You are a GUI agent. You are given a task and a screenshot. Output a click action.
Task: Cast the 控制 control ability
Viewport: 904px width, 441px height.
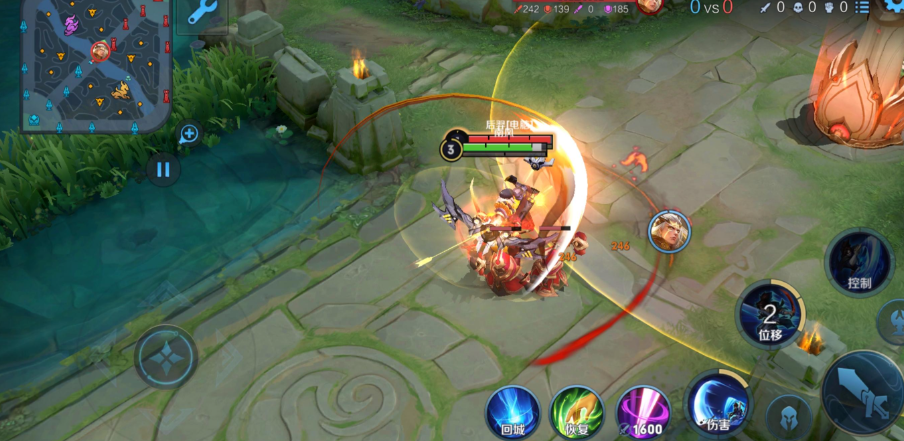pos(858,262)
